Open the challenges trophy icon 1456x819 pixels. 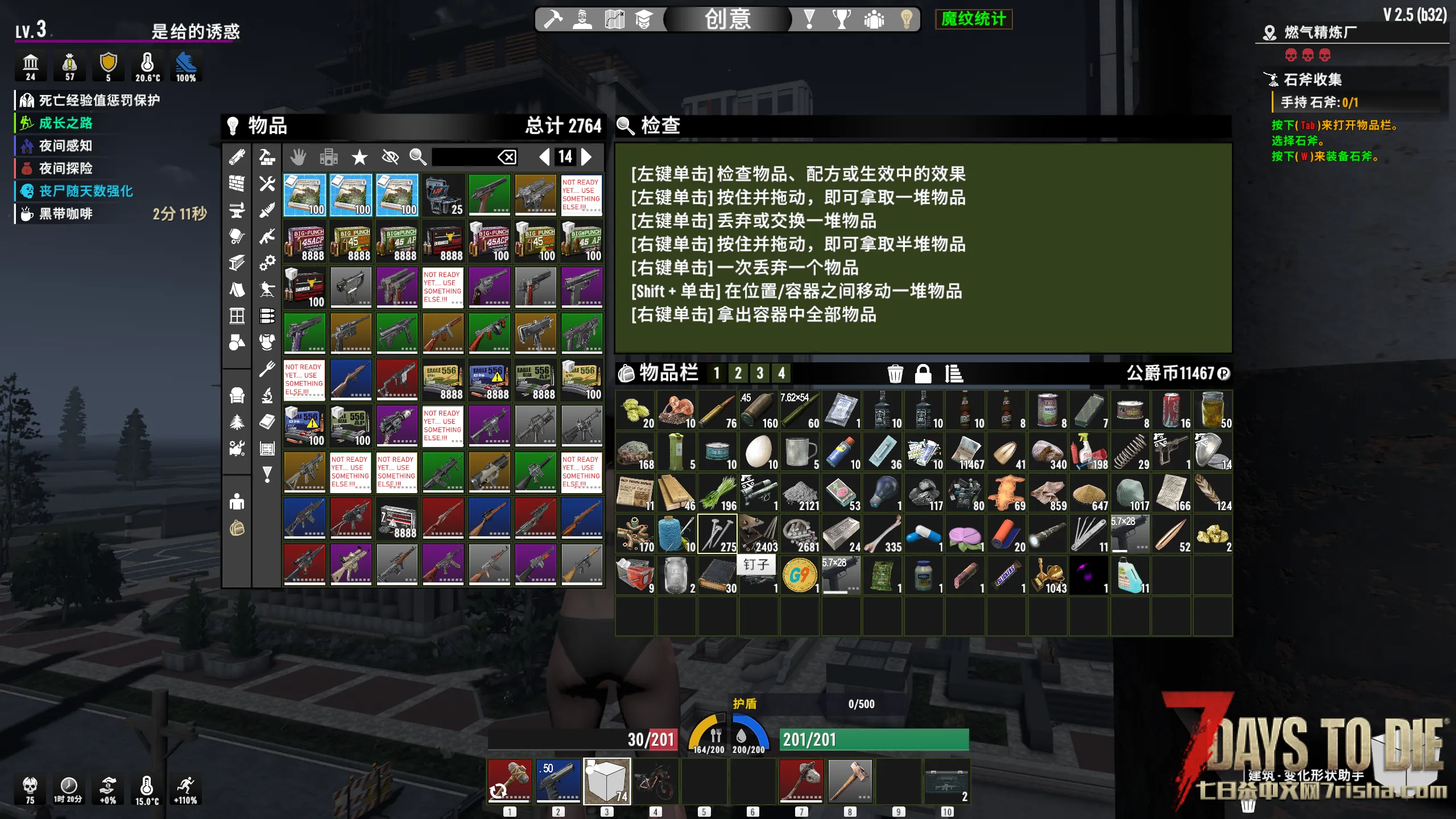click(x=841, y=19)
